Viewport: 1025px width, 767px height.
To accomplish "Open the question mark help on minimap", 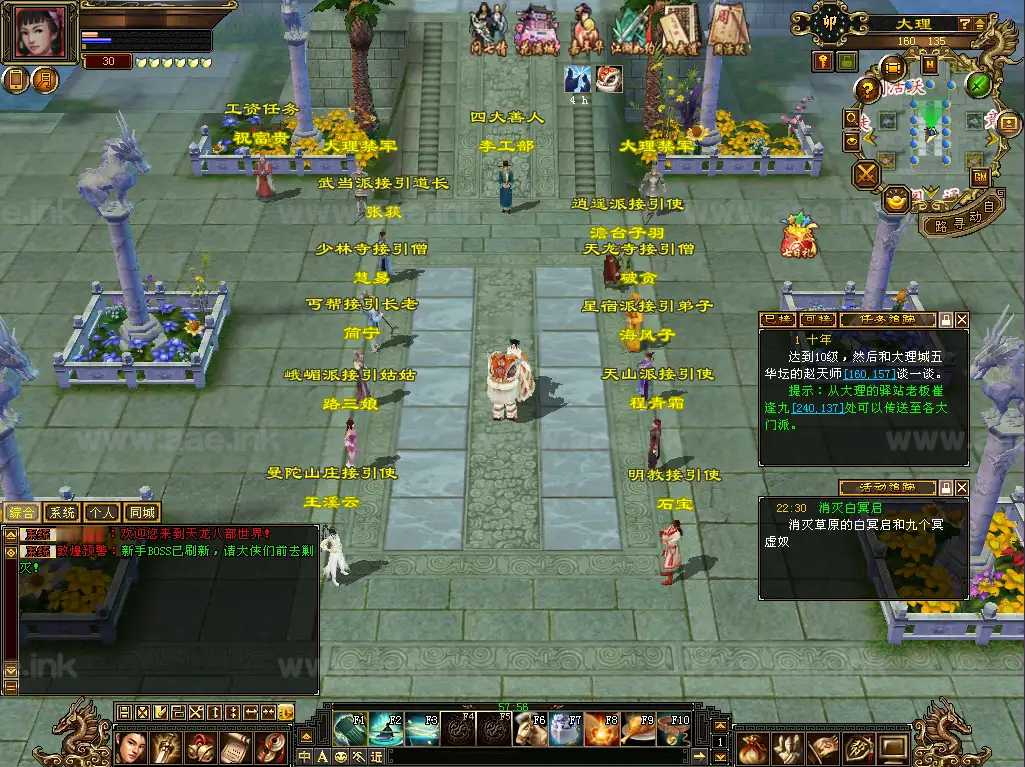I will coord(869,90).
